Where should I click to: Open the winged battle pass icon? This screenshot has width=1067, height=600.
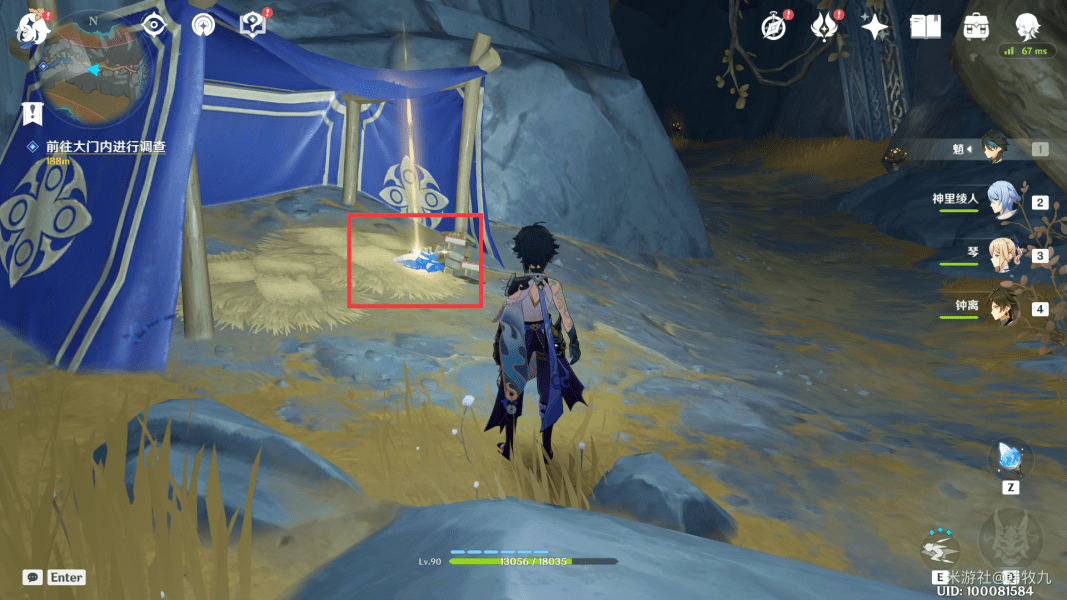[x=825, y=27]
